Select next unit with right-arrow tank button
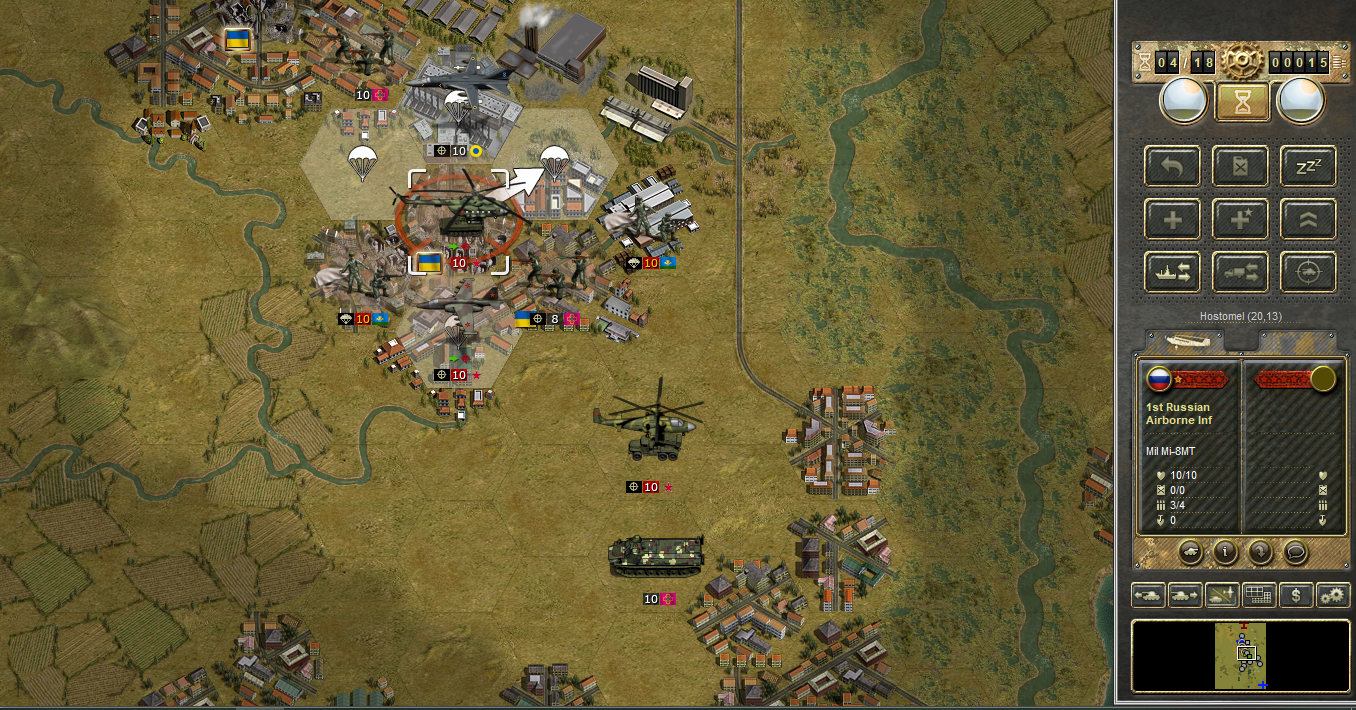The height and width of the screenshot is (710, 1356). point(1185,595)
